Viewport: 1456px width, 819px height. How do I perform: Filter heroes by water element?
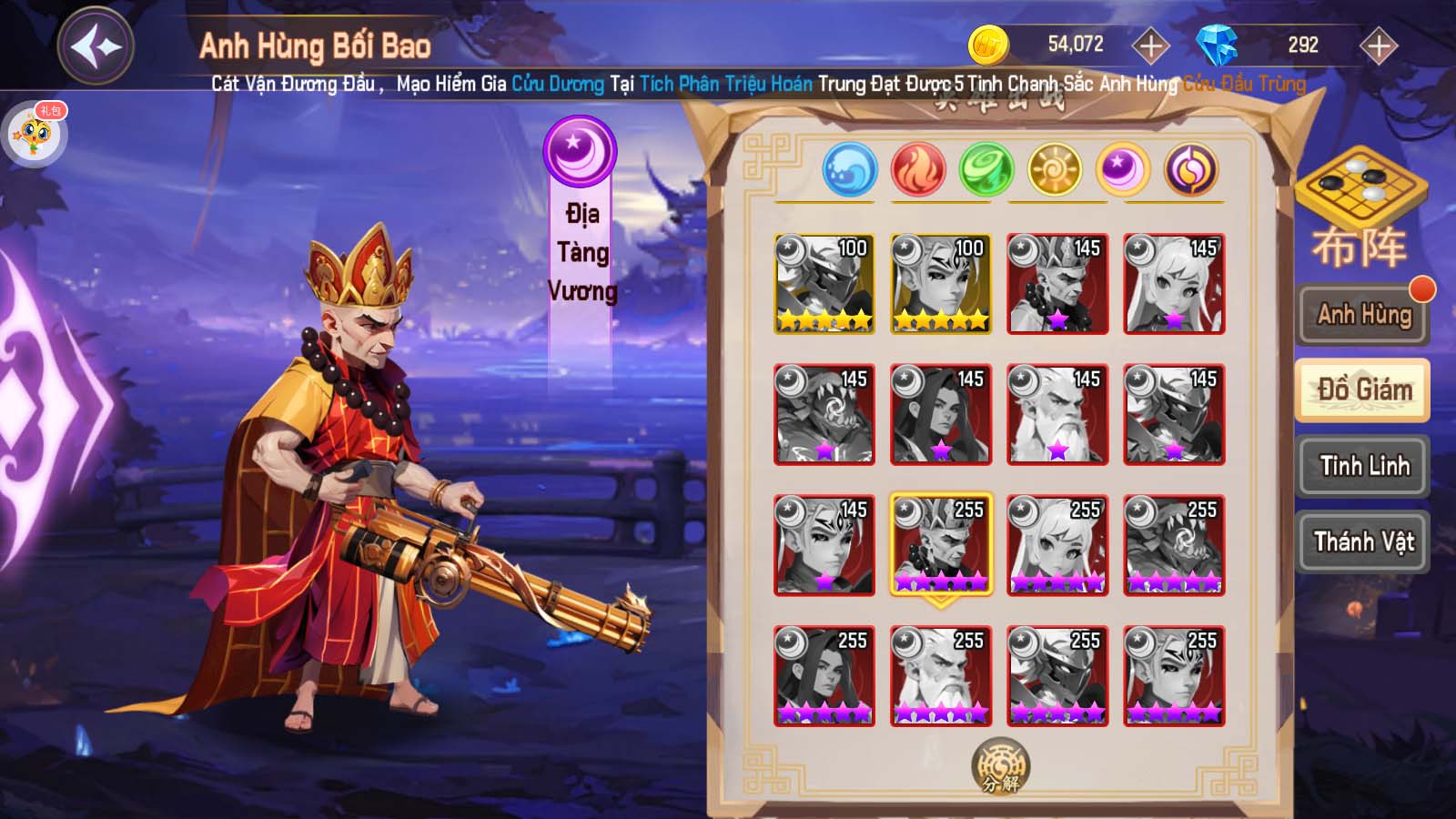click(849, 170)
